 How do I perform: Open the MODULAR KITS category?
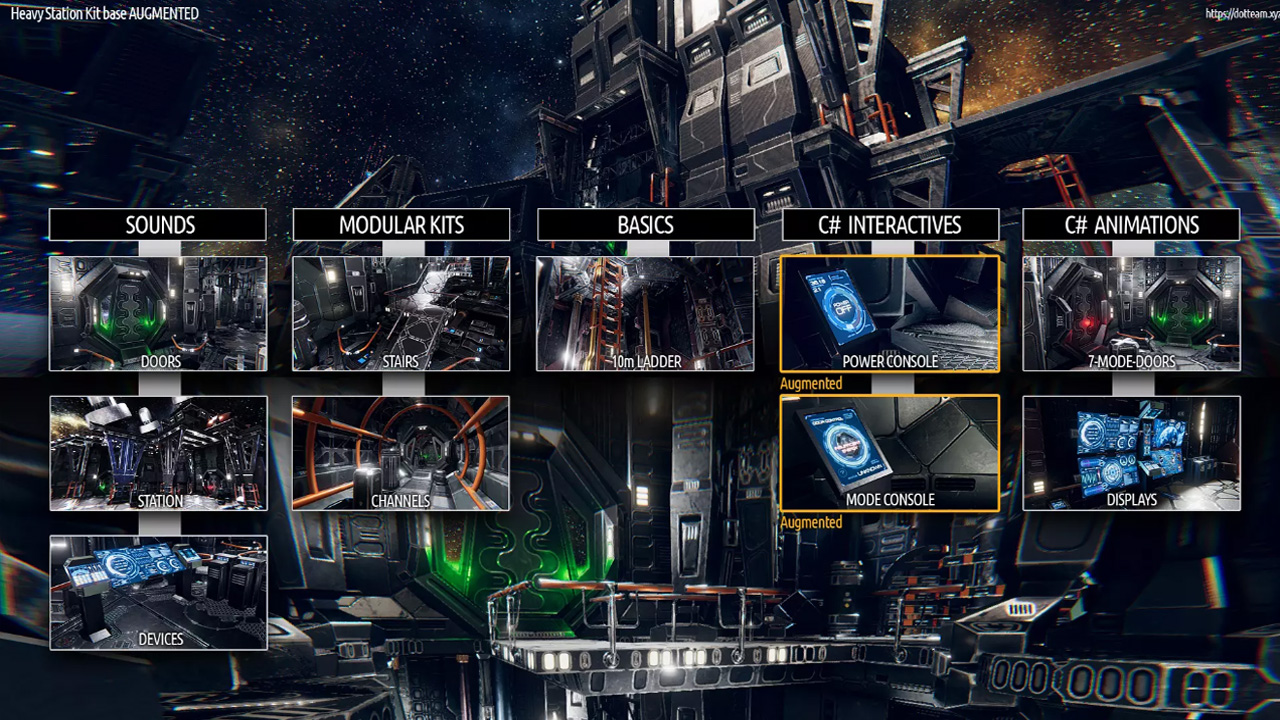click(x=401, y=225)
